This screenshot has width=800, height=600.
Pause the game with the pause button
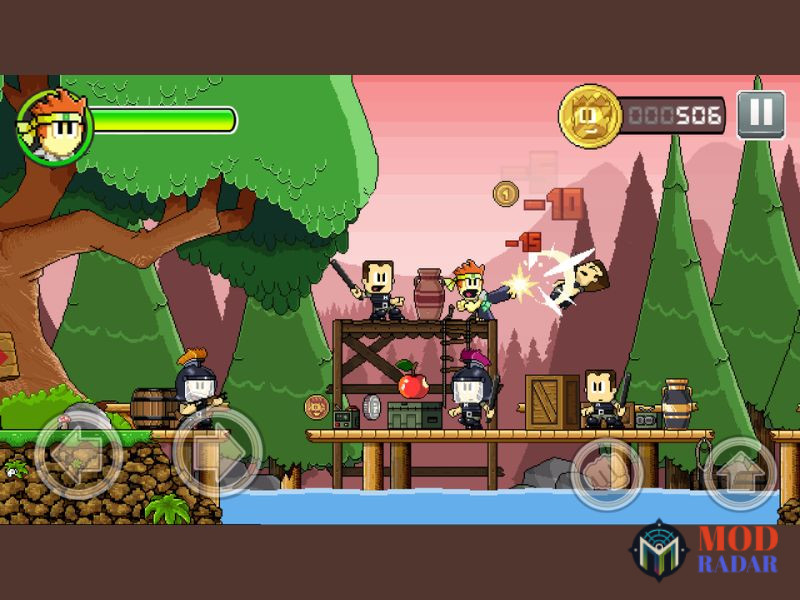(760, 114)
